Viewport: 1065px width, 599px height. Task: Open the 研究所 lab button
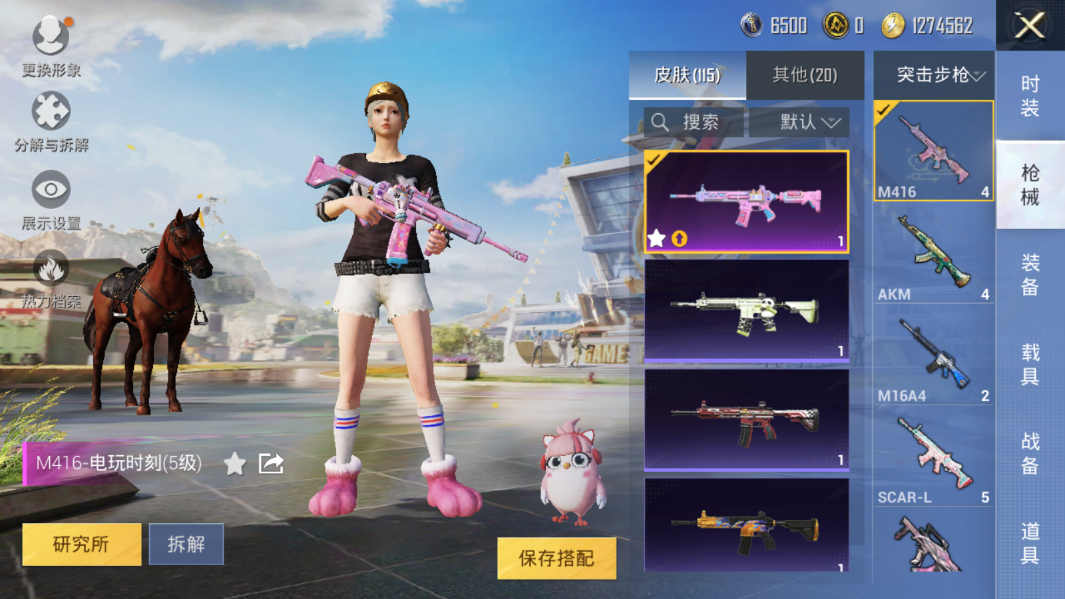point(82,544)
